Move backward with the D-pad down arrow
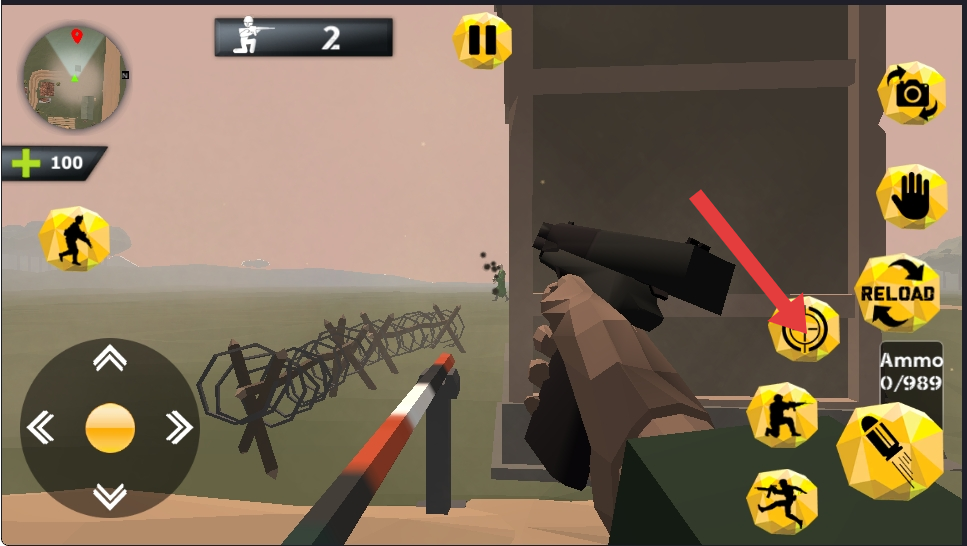Screen dimensions: 967x546 (x=109, y=495)
